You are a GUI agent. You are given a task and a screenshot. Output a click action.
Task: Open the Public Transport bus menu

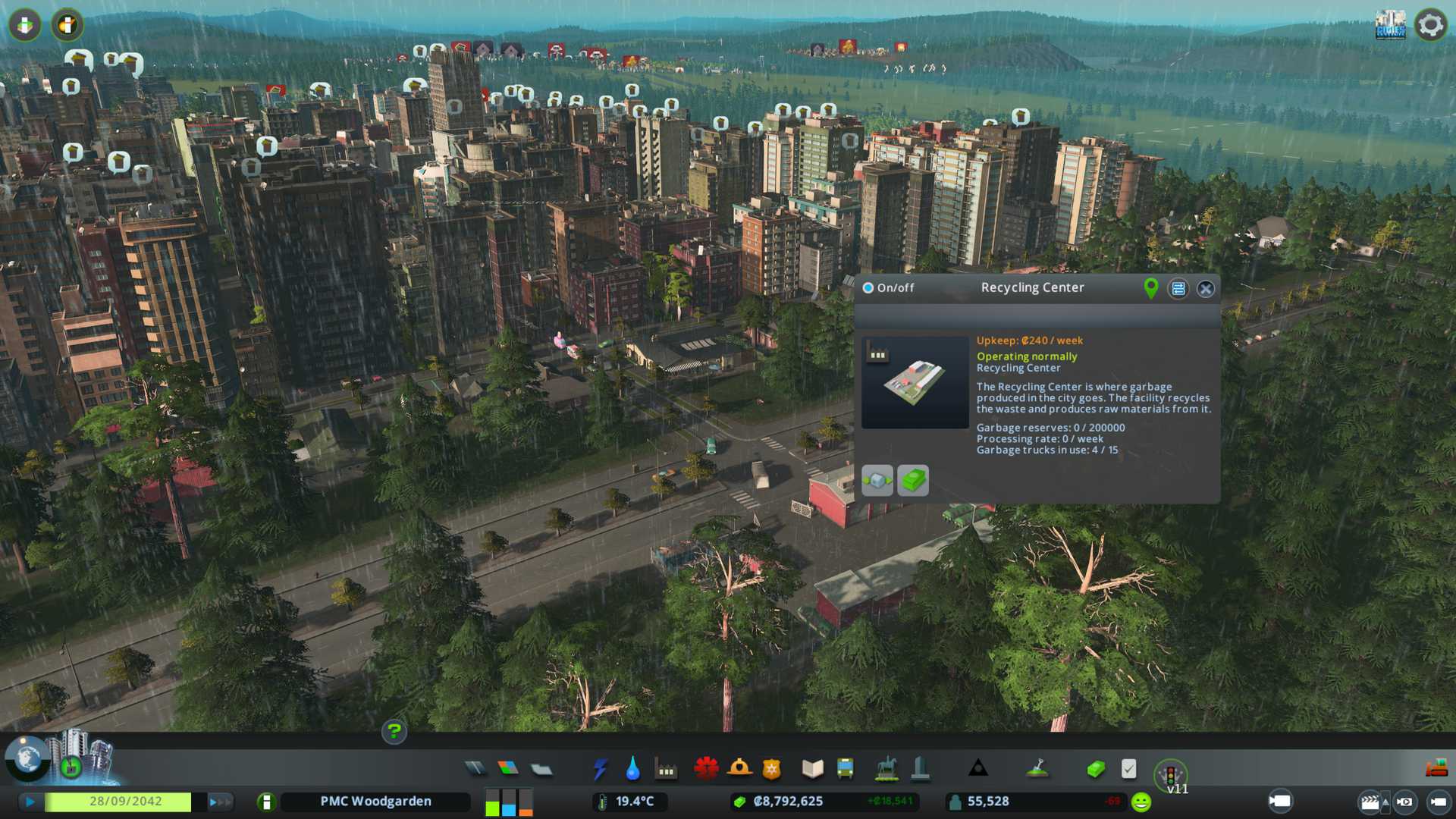[x=845, y=769]
